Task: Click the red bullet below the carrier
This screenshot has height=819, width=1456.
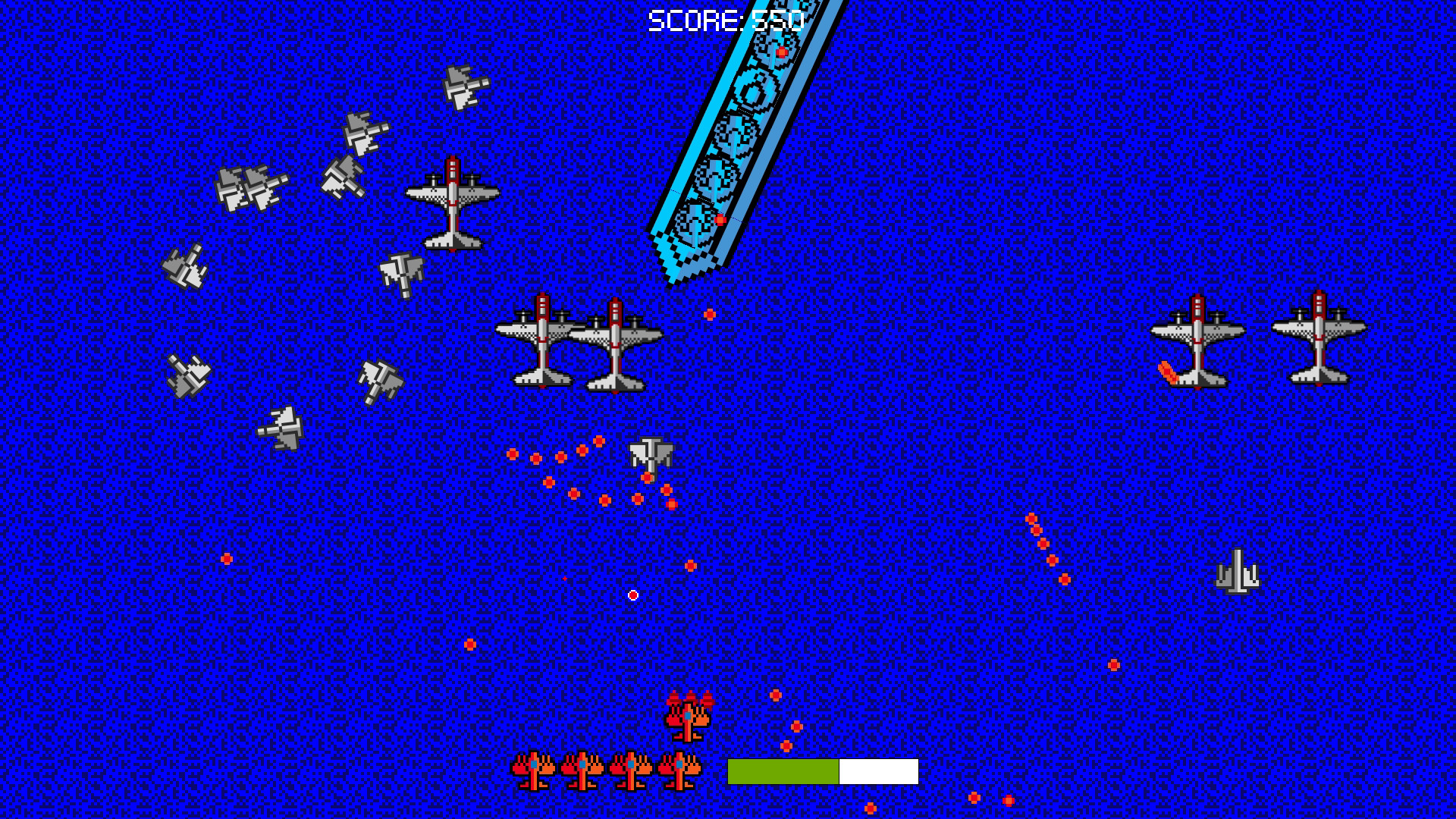Action: coord(710,315)
